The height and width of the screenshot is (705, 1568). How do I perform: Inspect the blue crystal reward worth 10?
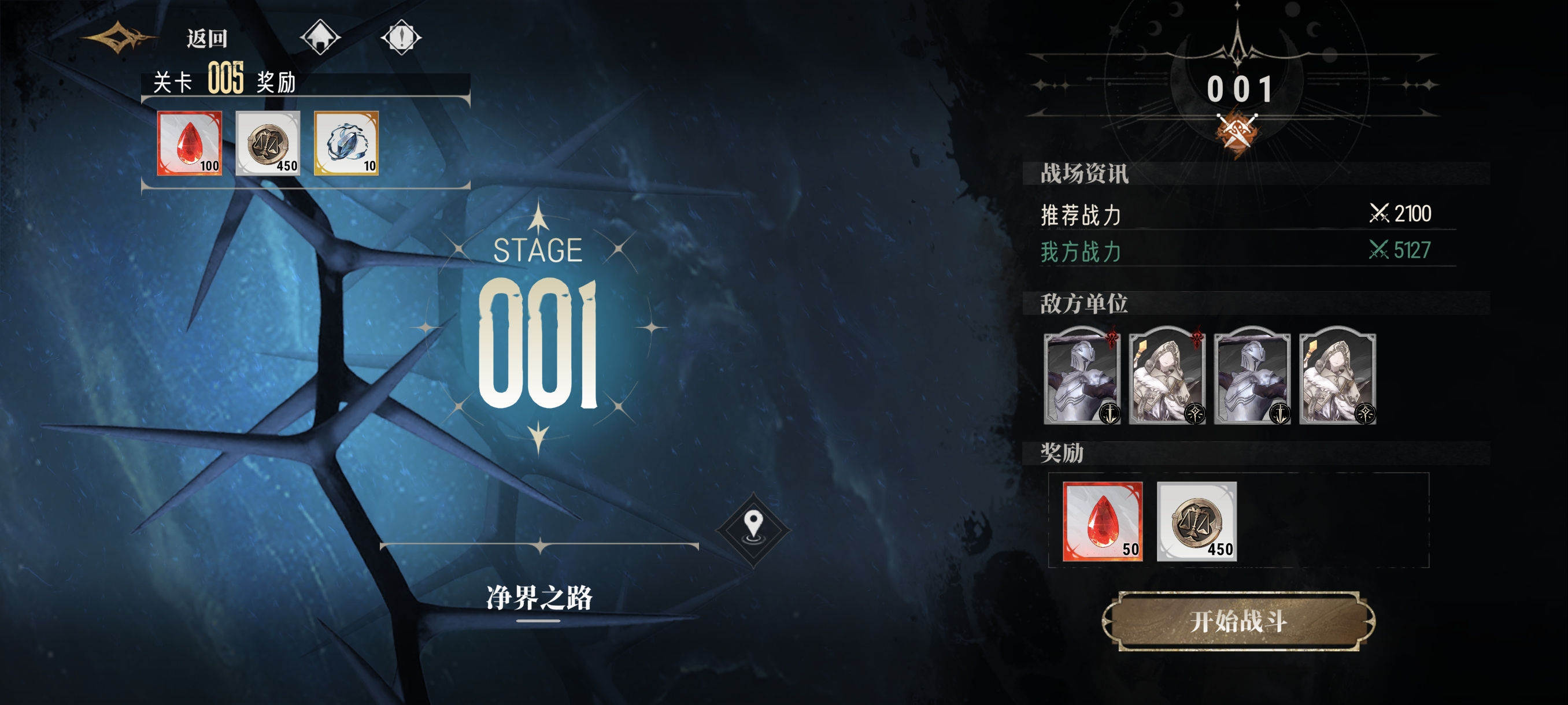(x=346, y=143)
